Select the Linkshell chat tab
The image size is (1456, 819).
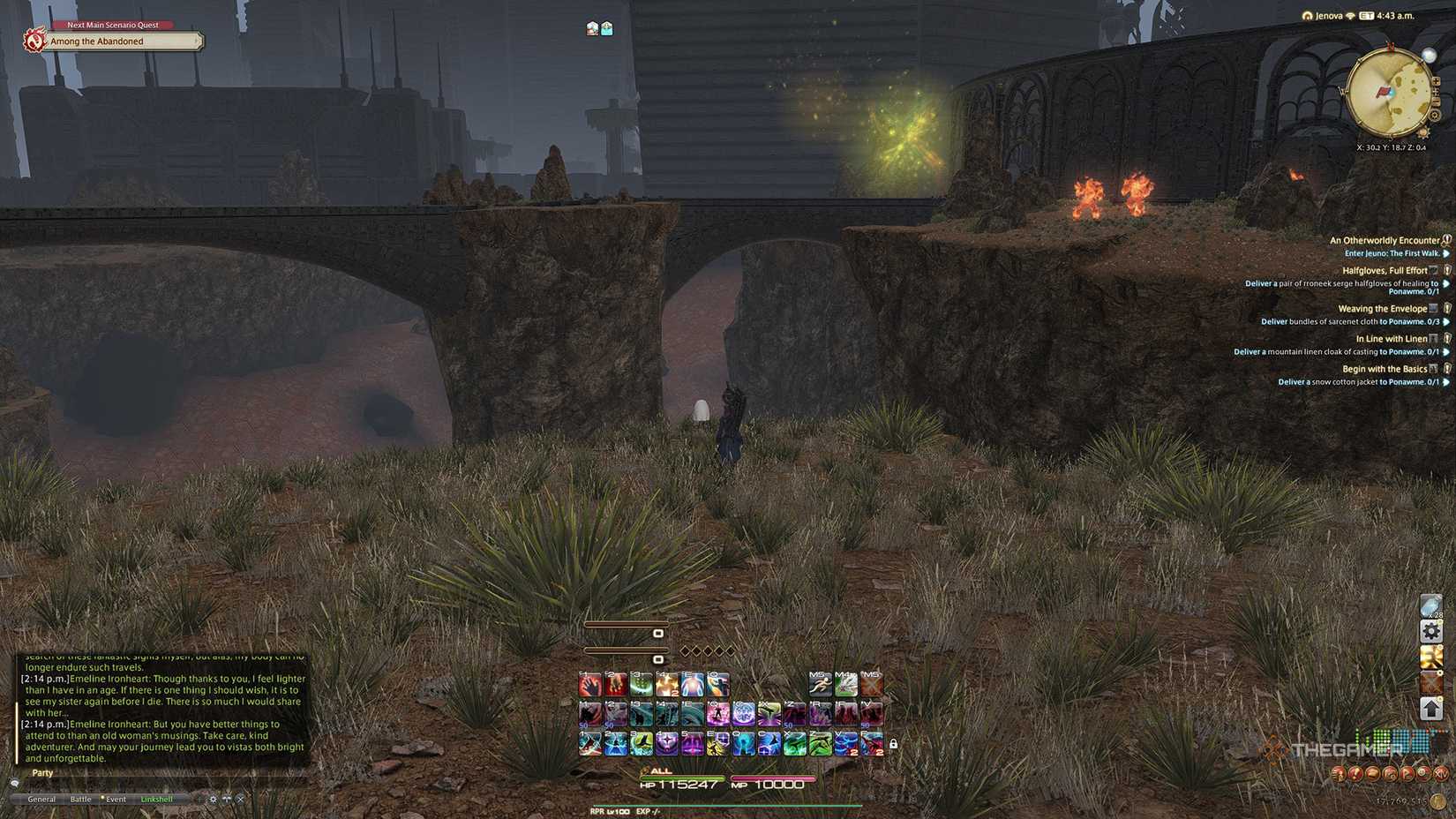click(156, 798)
